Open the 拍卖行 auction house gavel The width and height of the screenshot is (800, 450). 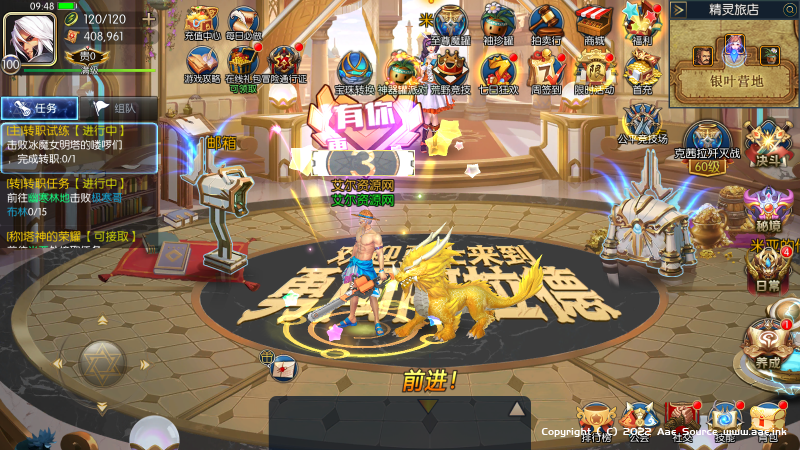[x=546, y=22]
